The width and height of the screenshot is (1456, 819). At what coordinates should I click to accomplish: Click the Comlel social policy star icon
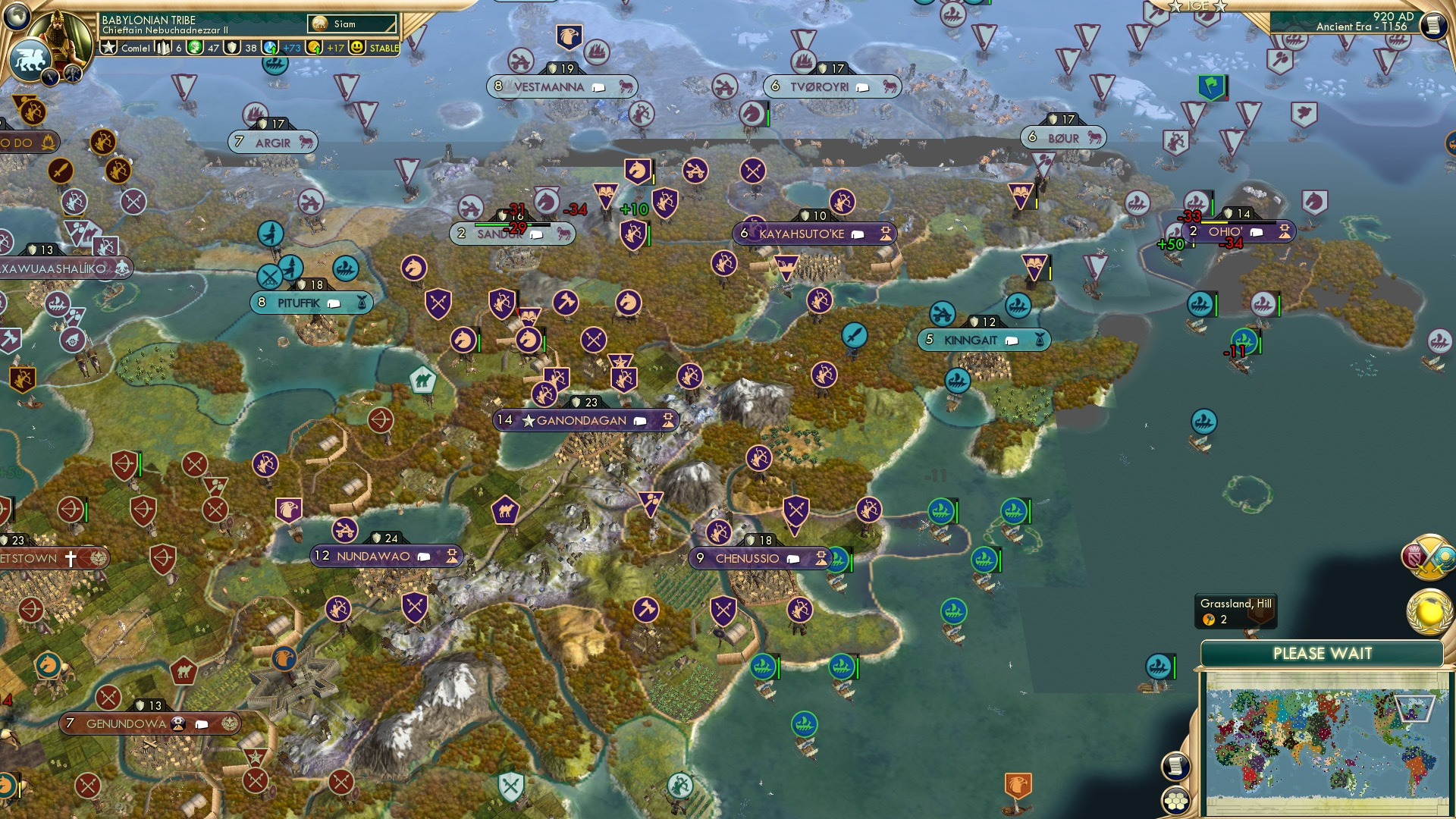point(108,48)
